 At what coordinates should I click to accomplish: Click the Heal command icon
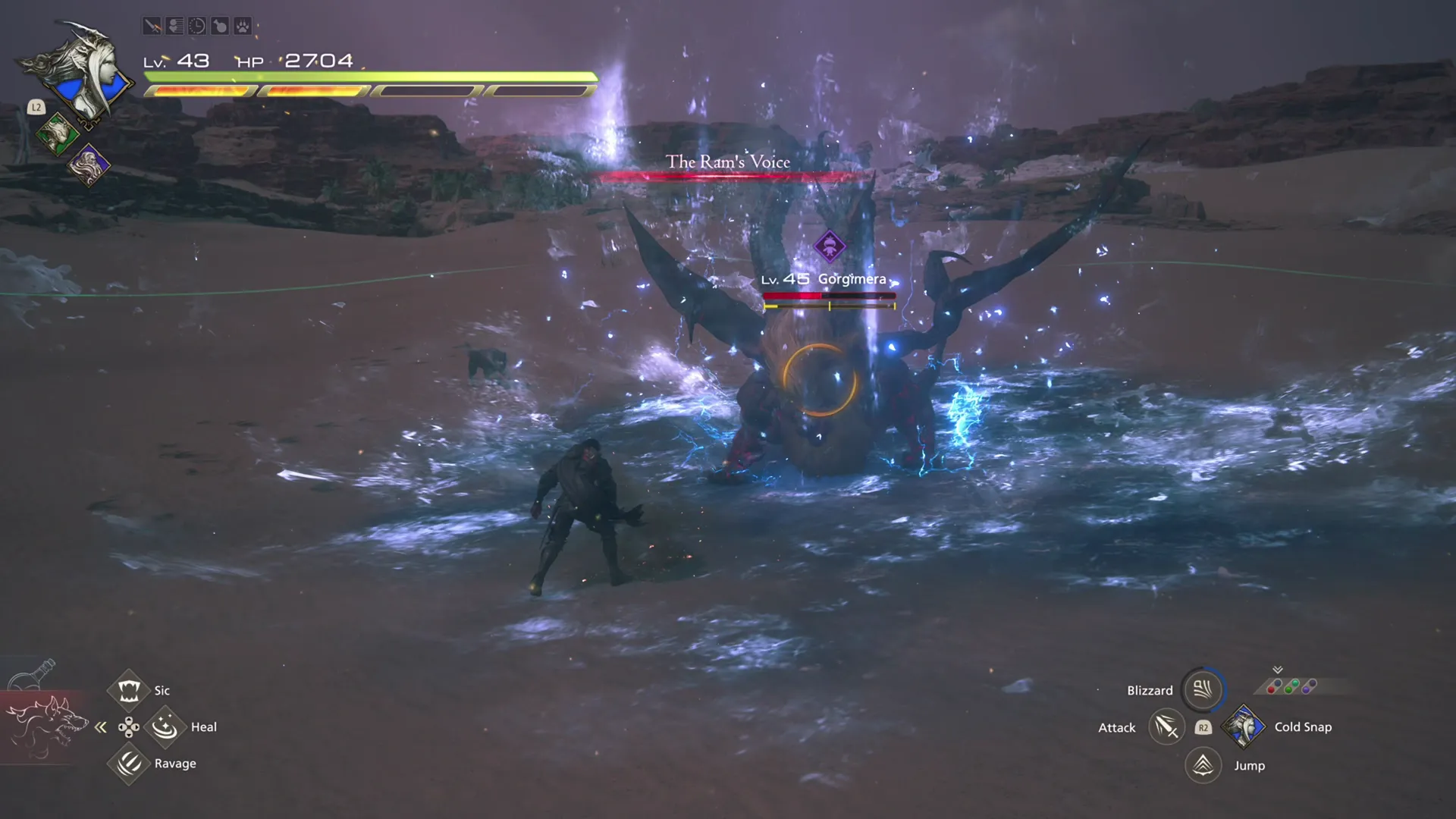click(165, 726)
